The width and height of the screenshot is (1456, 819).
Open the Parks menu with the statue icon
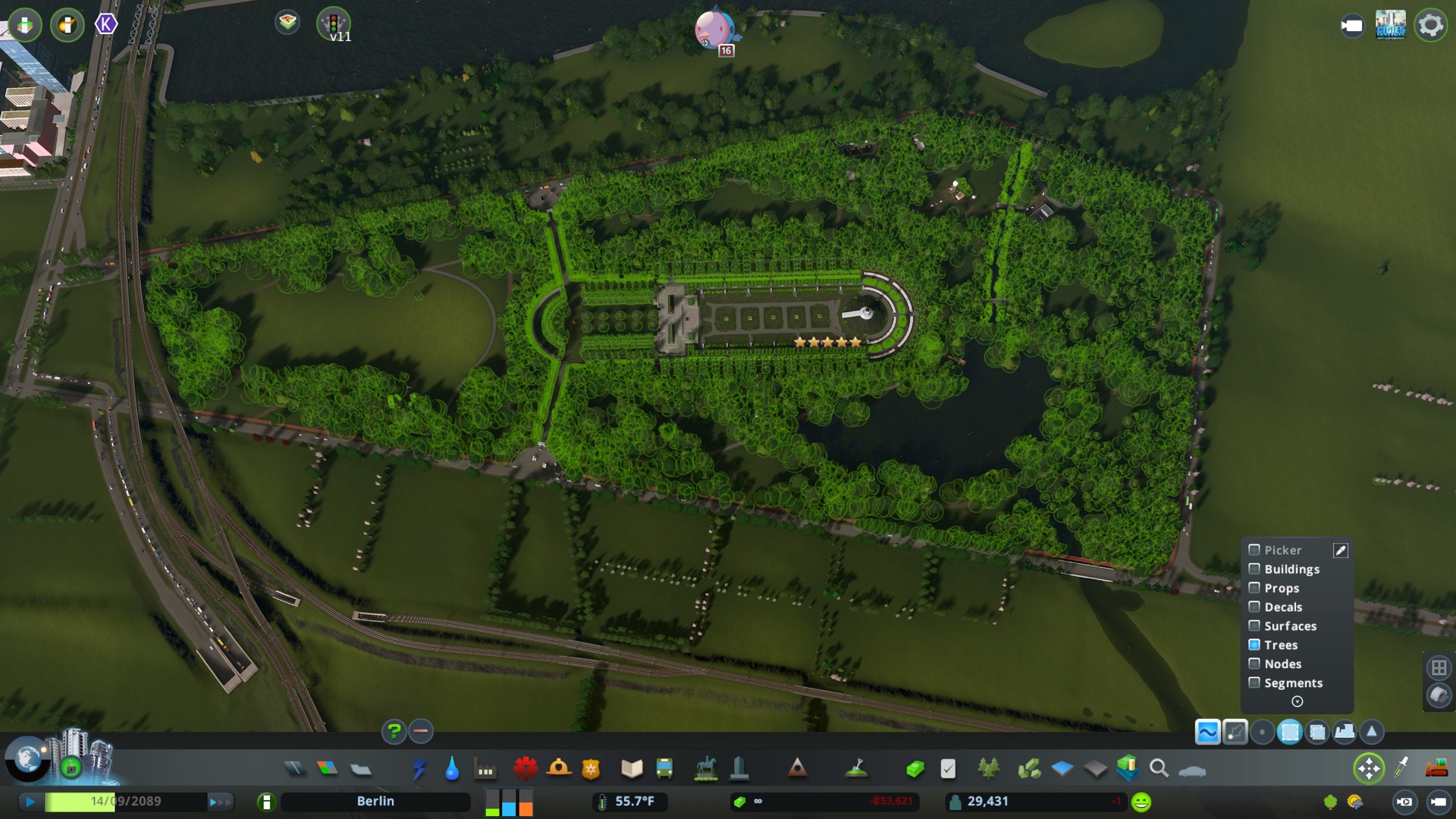click(x=707, y=768)
